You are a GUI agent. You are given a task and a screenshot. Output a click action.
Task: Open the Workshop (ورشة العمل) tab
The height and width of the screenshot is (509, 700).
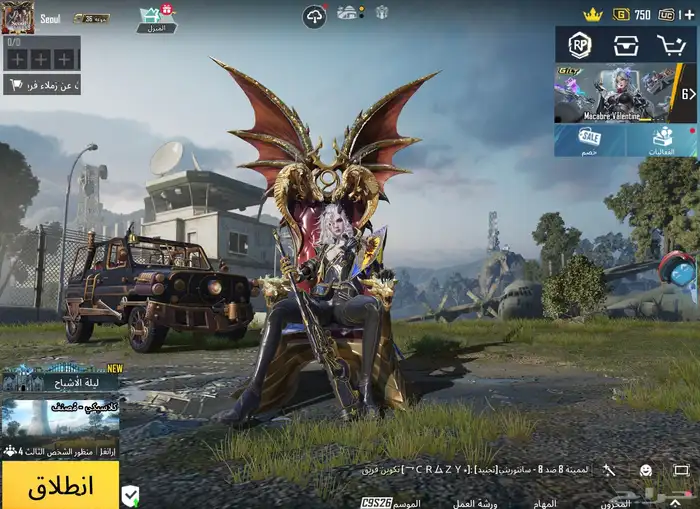[x=474, y=503]
